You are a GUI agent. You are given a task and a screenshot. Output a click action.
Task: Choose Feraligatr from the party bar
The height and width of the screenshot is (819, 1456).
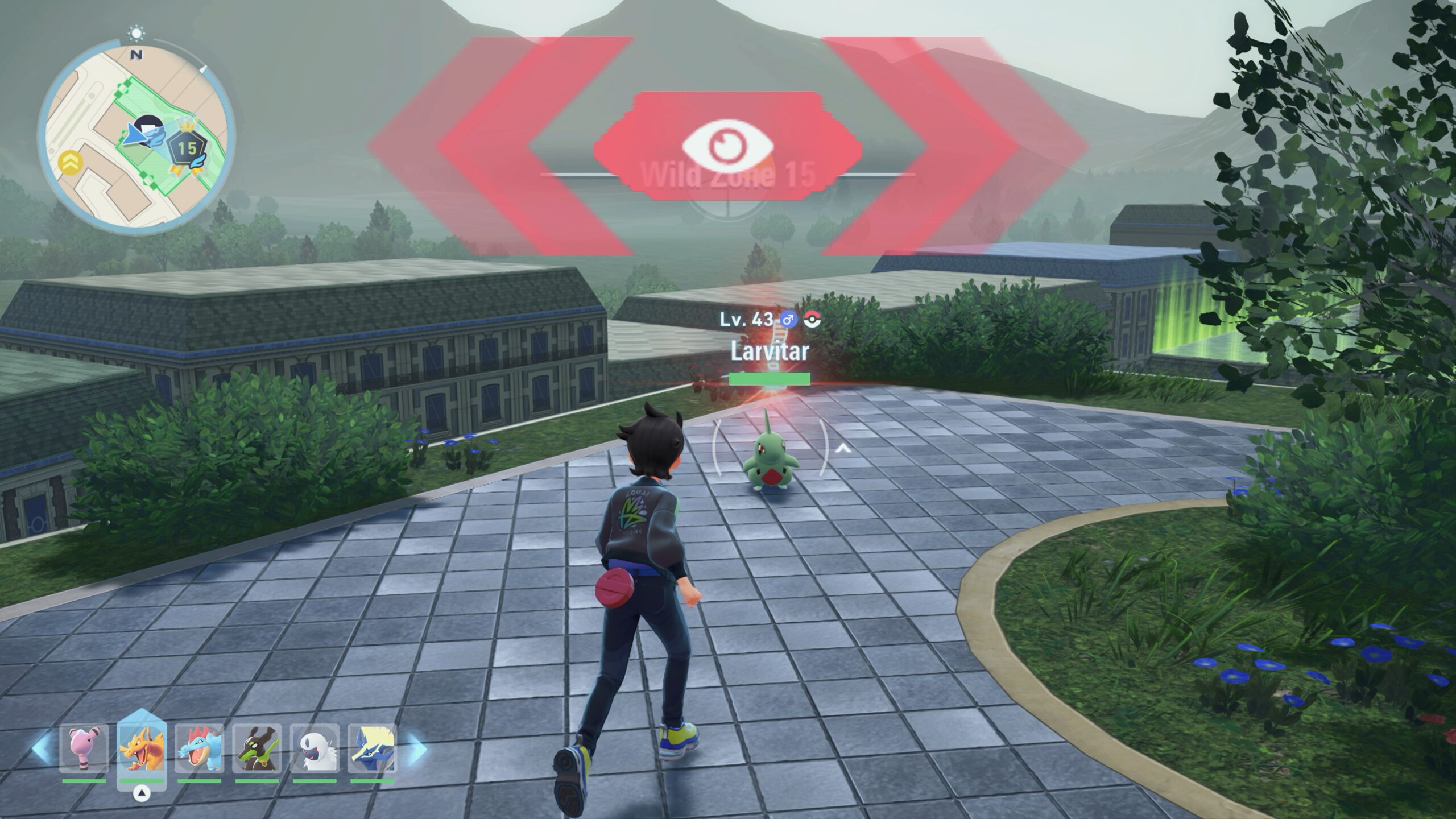click(x=199, y=749)
